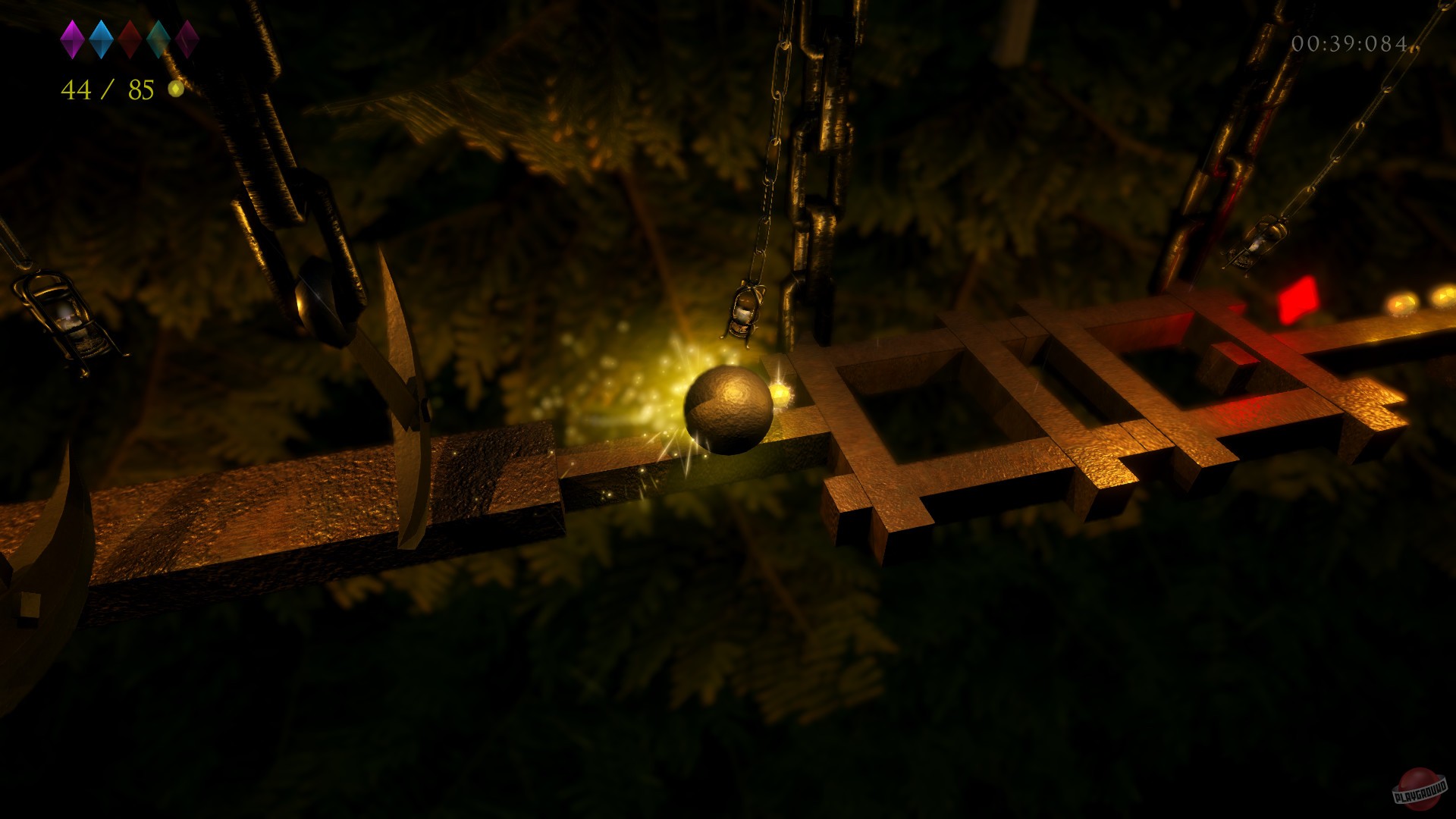The image size is (1456, 819).
Task: Select the magenta gem icon in the HUD
Action: [187, 39]
